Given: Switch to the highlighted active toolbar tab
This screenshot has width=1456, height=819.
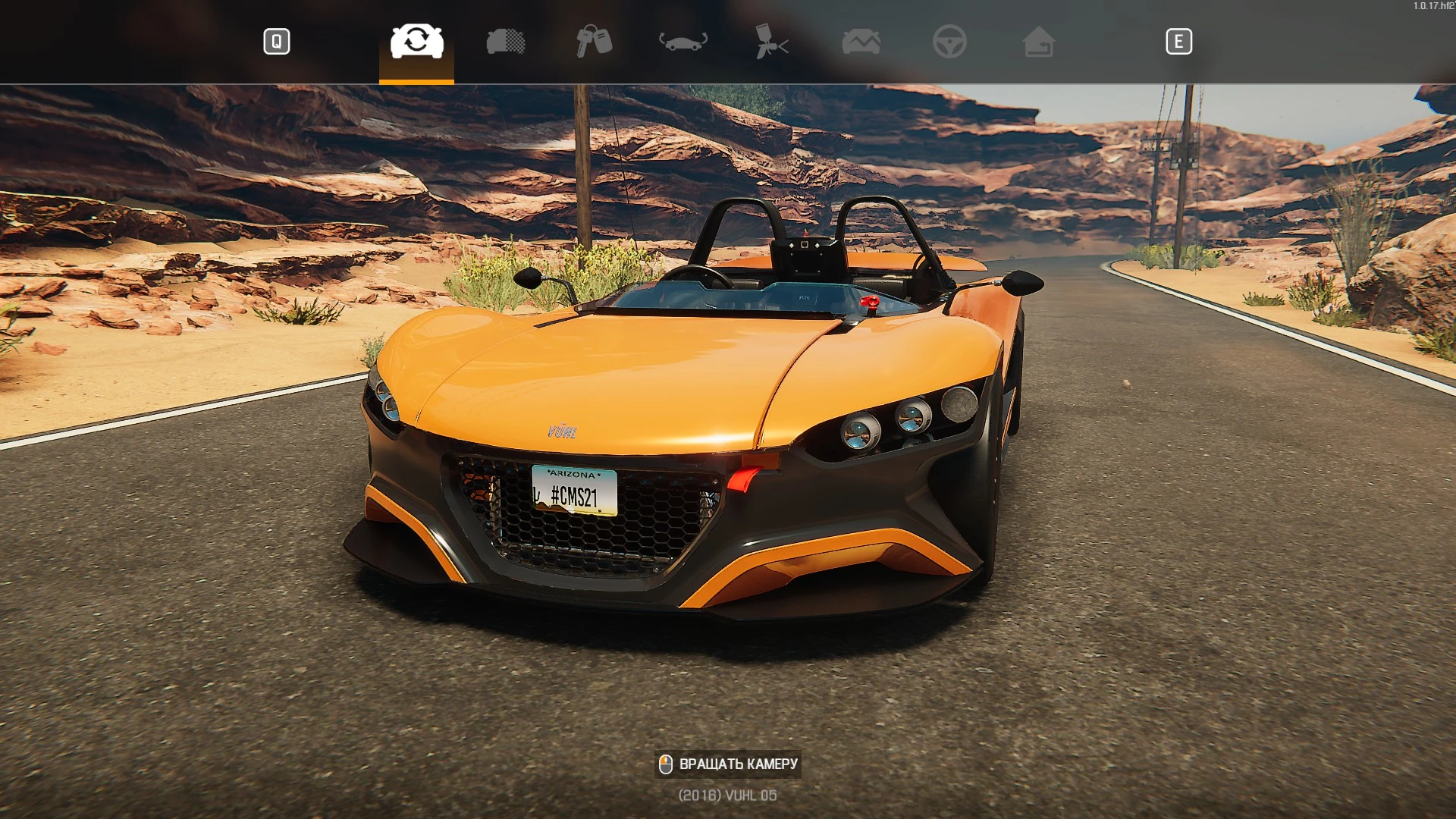Looking at the screenshot, I should (416, 42).
